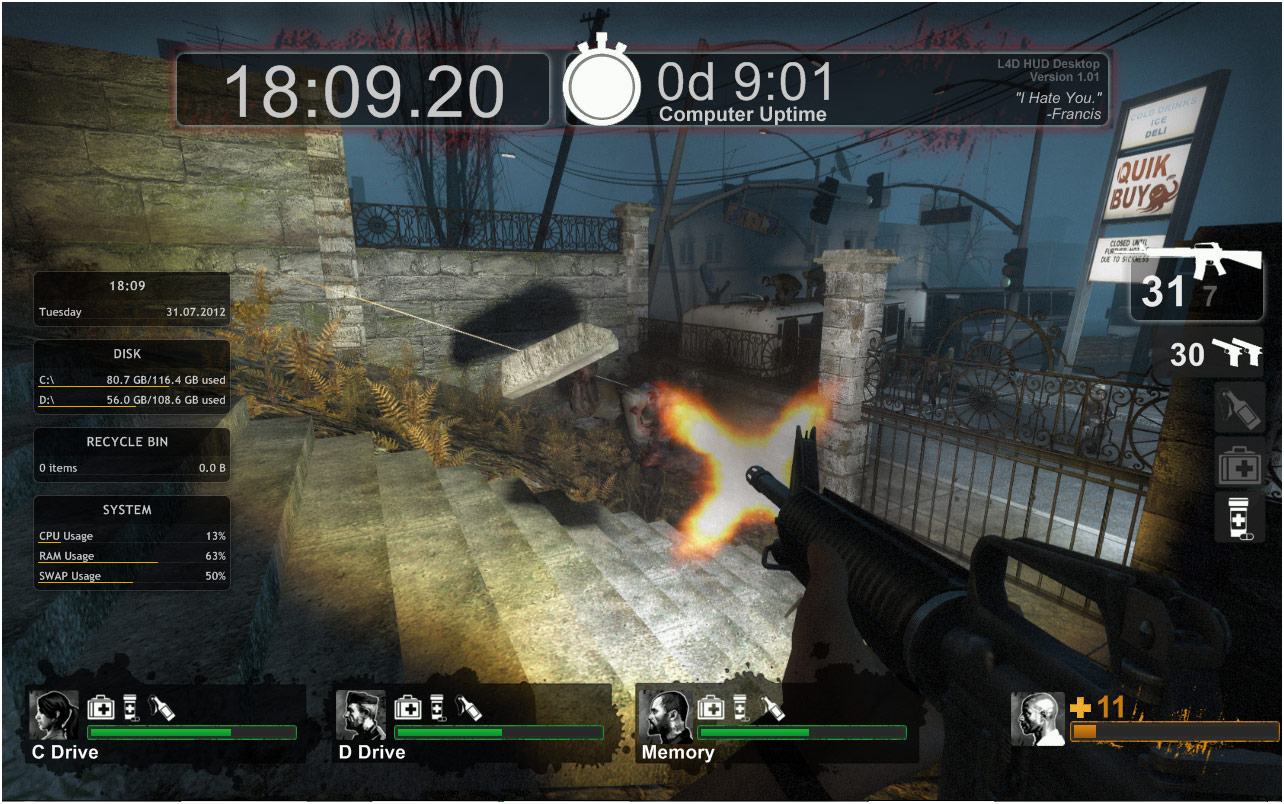Open the Recycle Bin widget

(132, 456)
